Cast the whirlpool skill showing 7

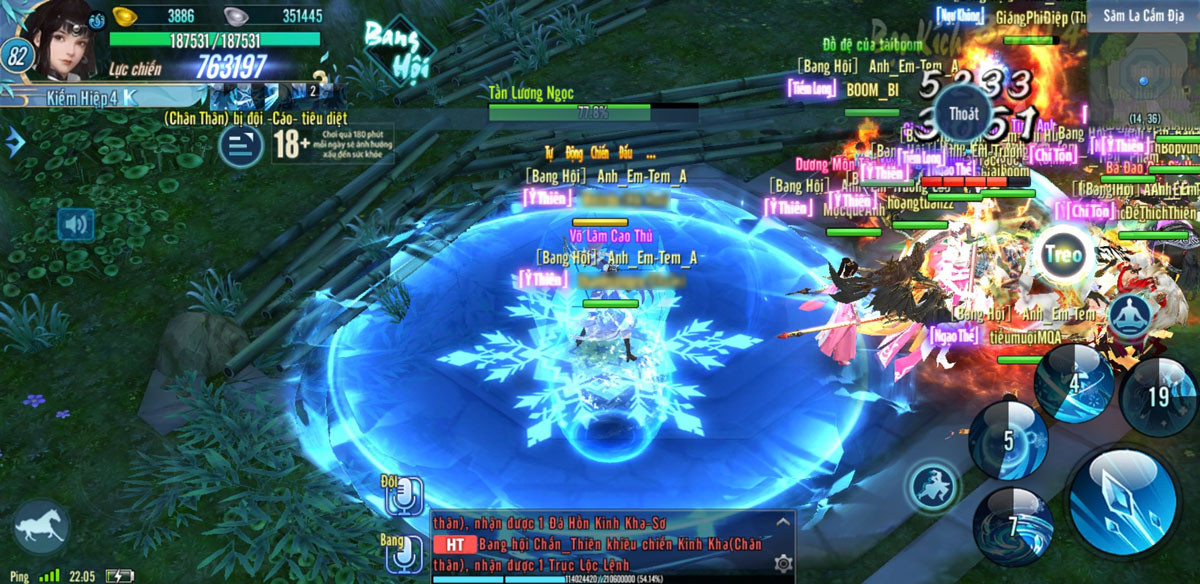click(1013, 526)
